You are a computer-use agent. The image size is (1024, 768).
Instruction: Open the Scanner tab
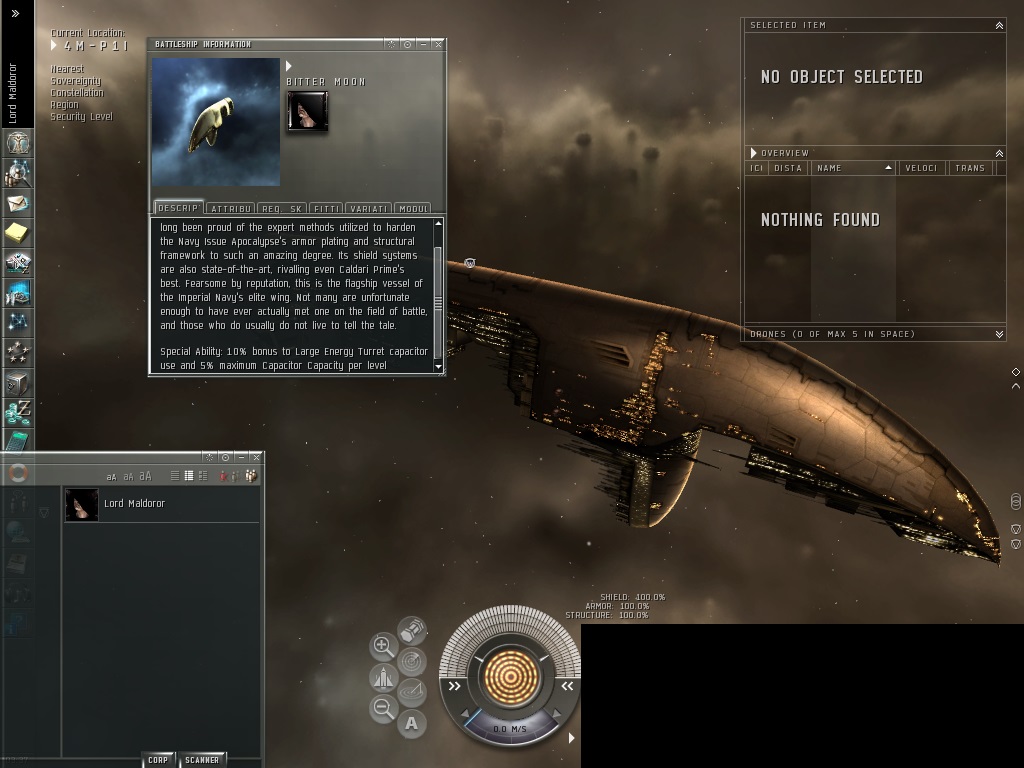[x=202, y=760]
